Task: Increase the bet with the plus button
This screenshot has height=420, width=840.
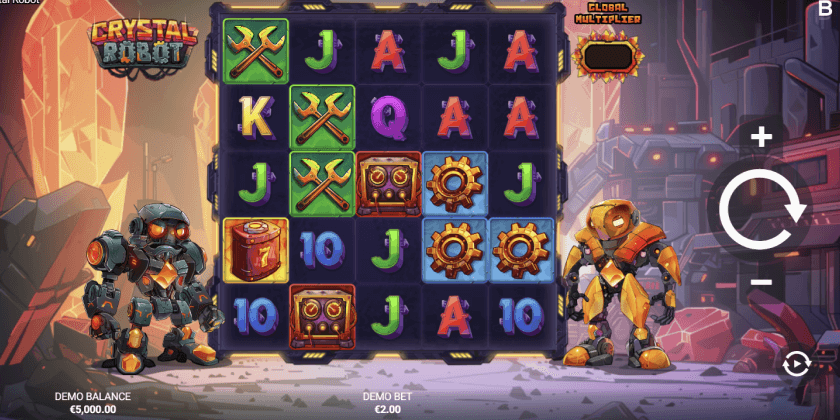Action: [762, 137]
